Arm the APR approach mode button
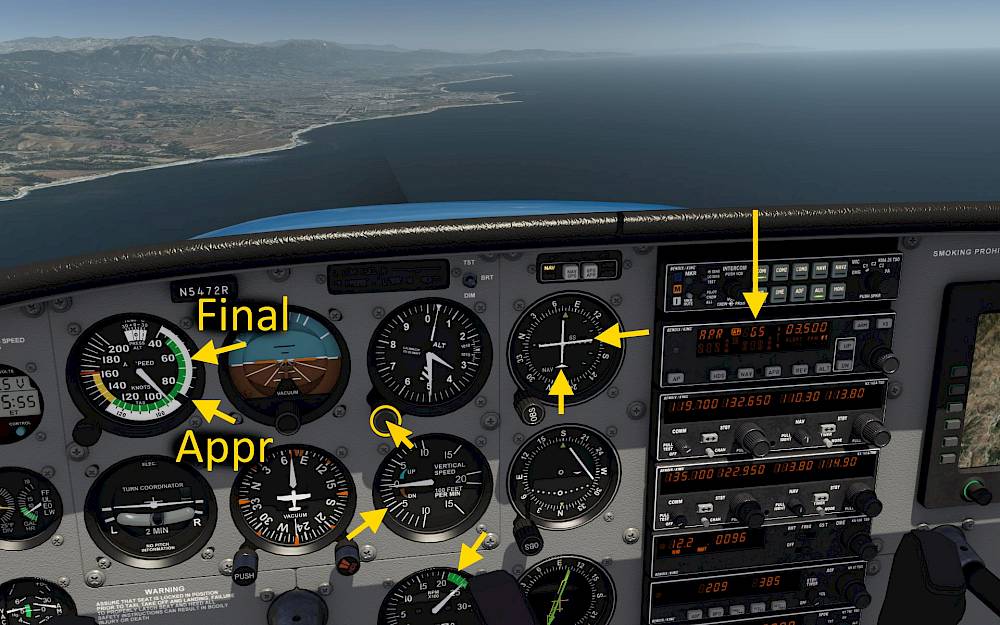Image resolution: width=1000 pixels, height=625 pixels. (x=771, y=370)
